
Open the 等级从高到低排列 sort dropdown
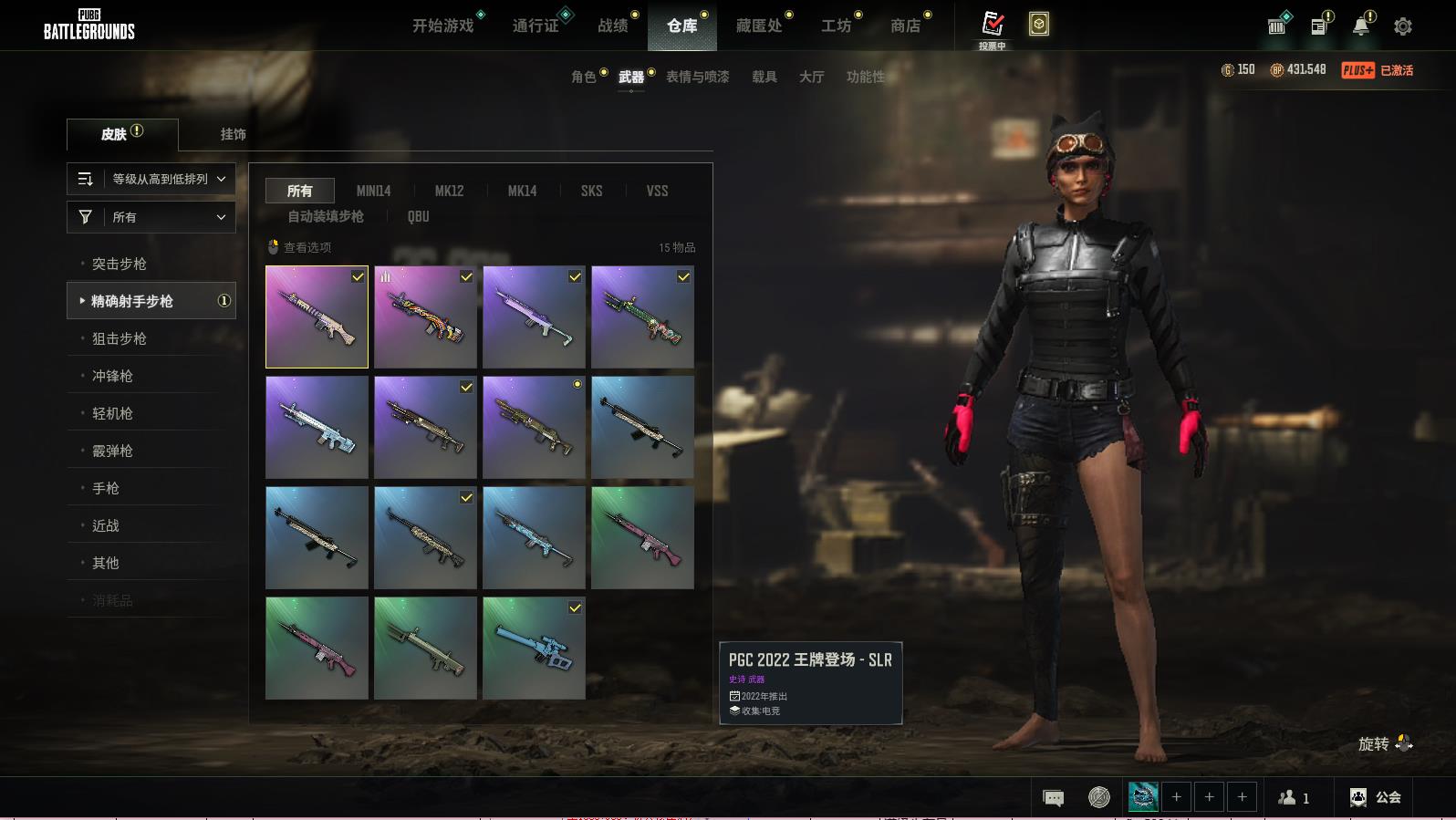tap(151, 179)
